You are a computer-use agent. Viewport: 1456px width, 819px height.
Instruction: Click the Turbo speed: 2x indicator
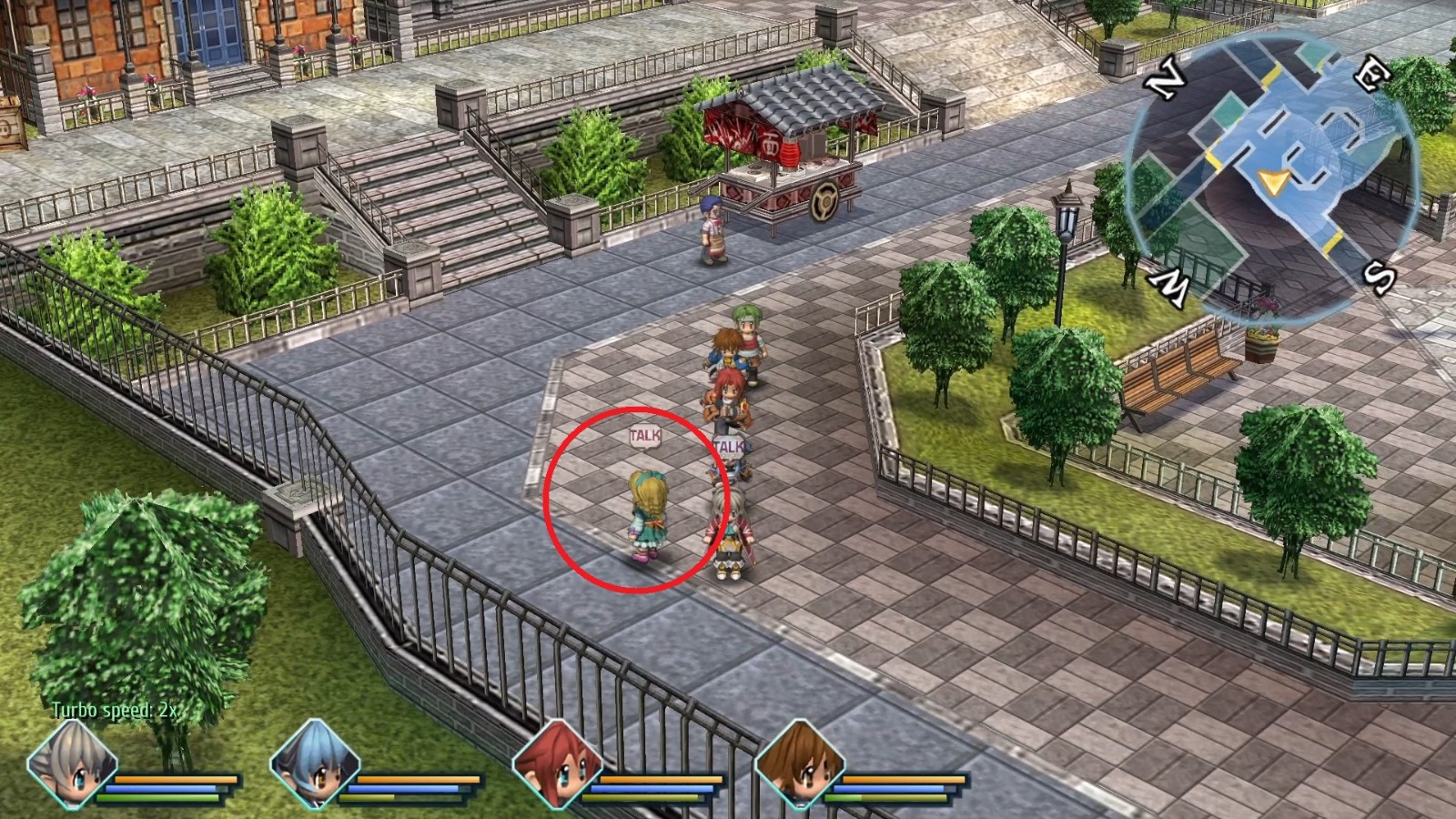coord(114,708)
